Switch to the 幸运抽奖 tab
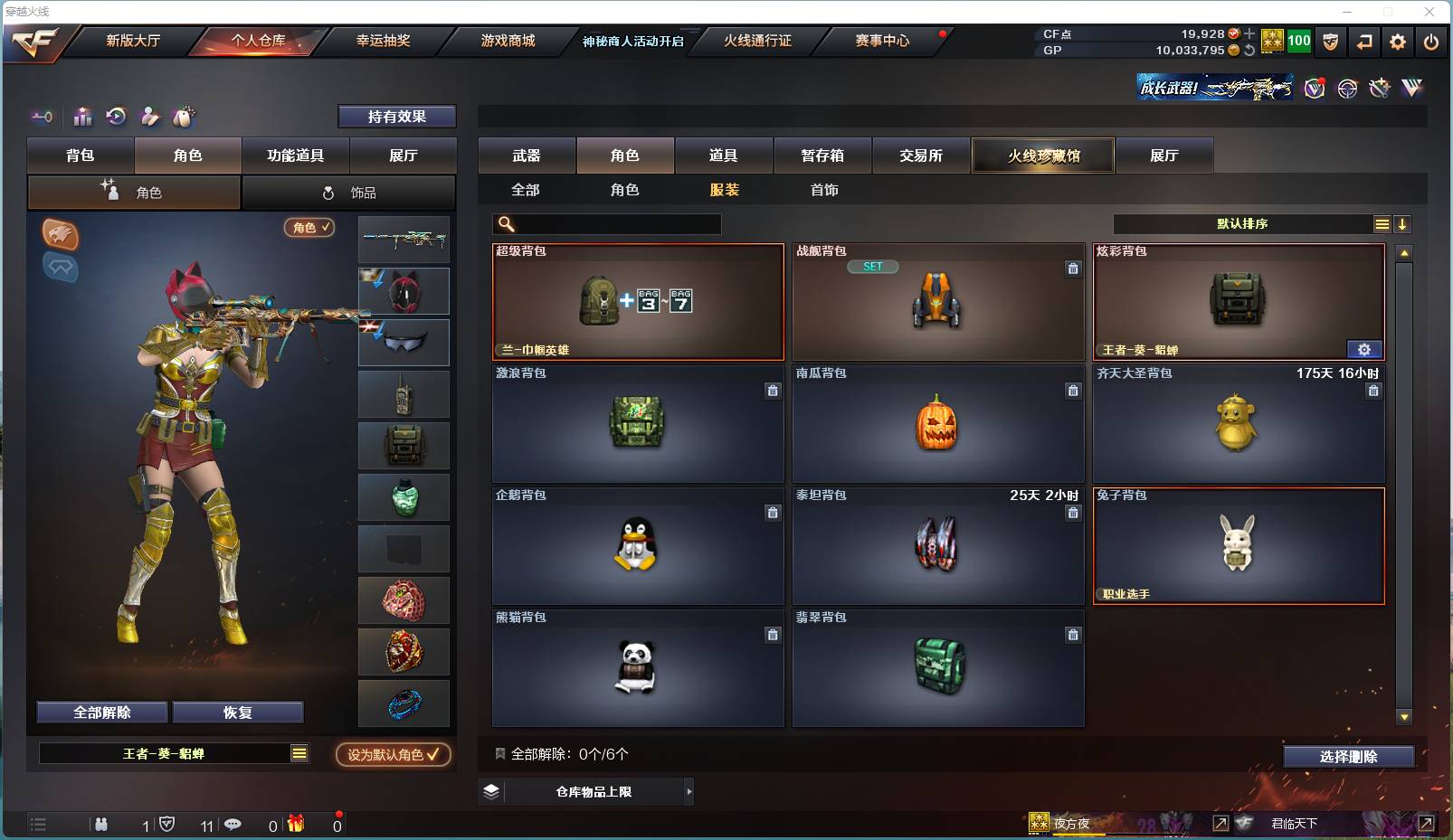Viewport: 1453px width, 840px height. pyautogui.click(x=381, y=41)
